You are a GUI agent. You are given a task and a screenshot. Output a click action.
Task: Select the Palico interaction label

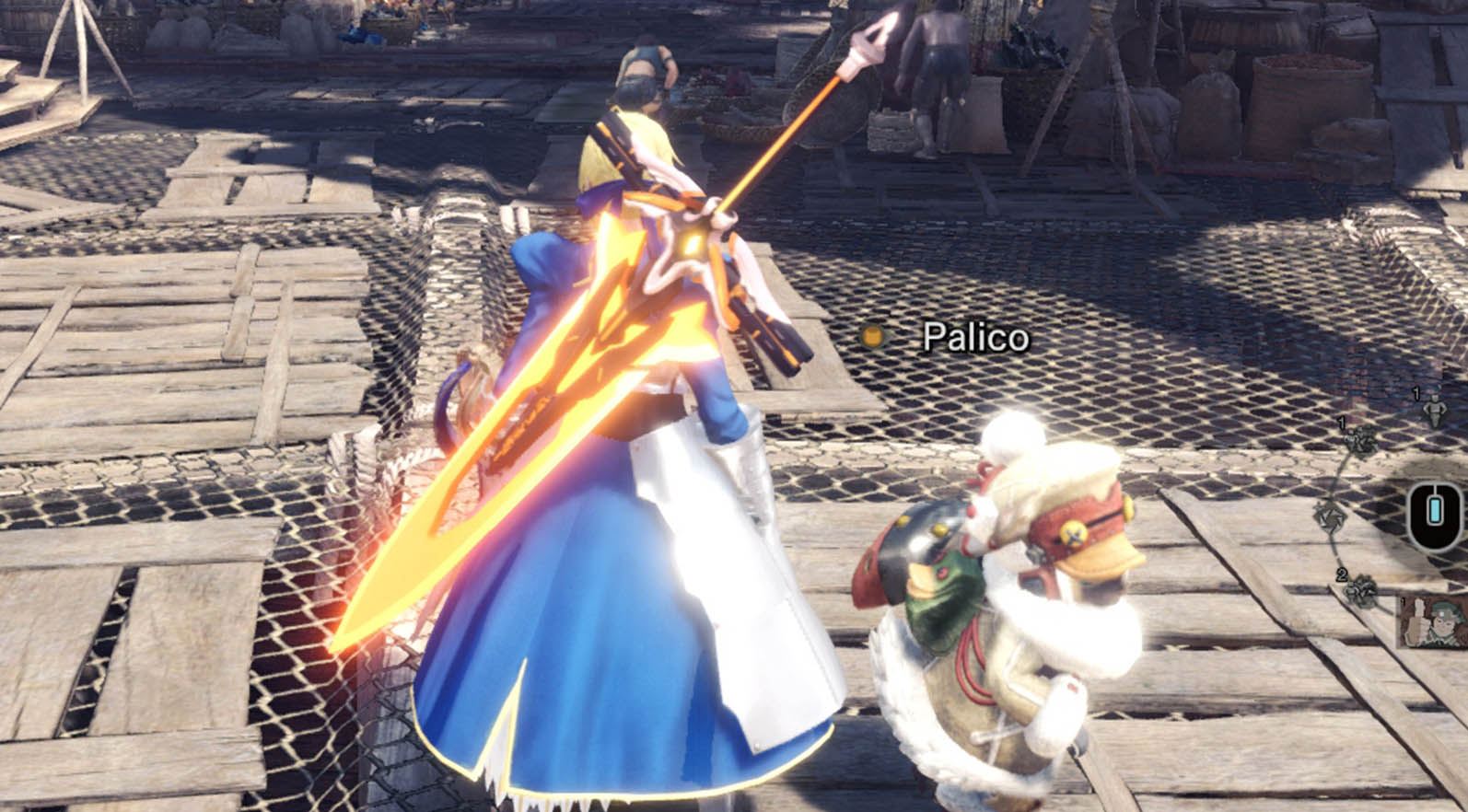point(974,338)
